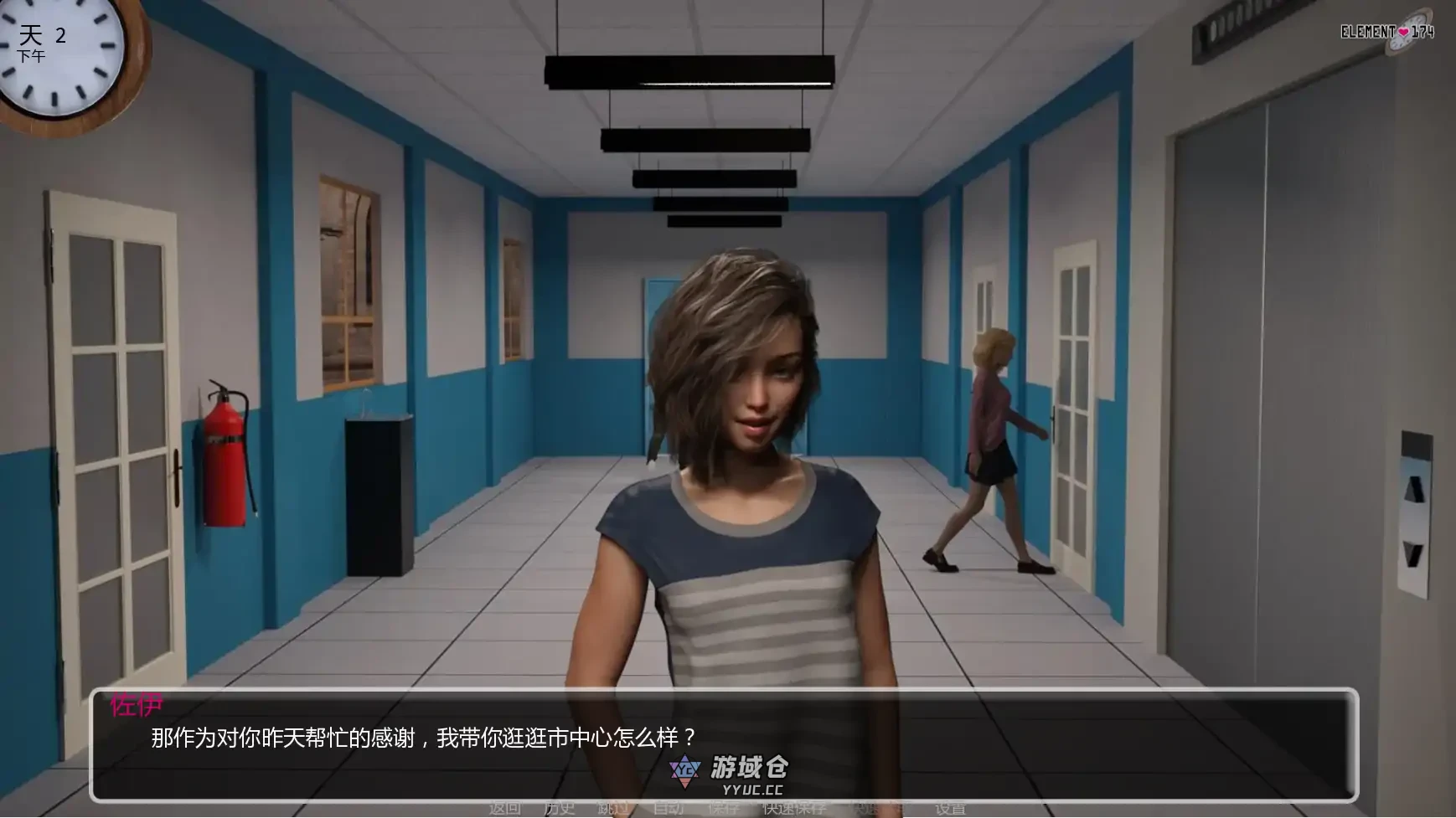Toggle 自动 auto-advance mode

(668, 808)
